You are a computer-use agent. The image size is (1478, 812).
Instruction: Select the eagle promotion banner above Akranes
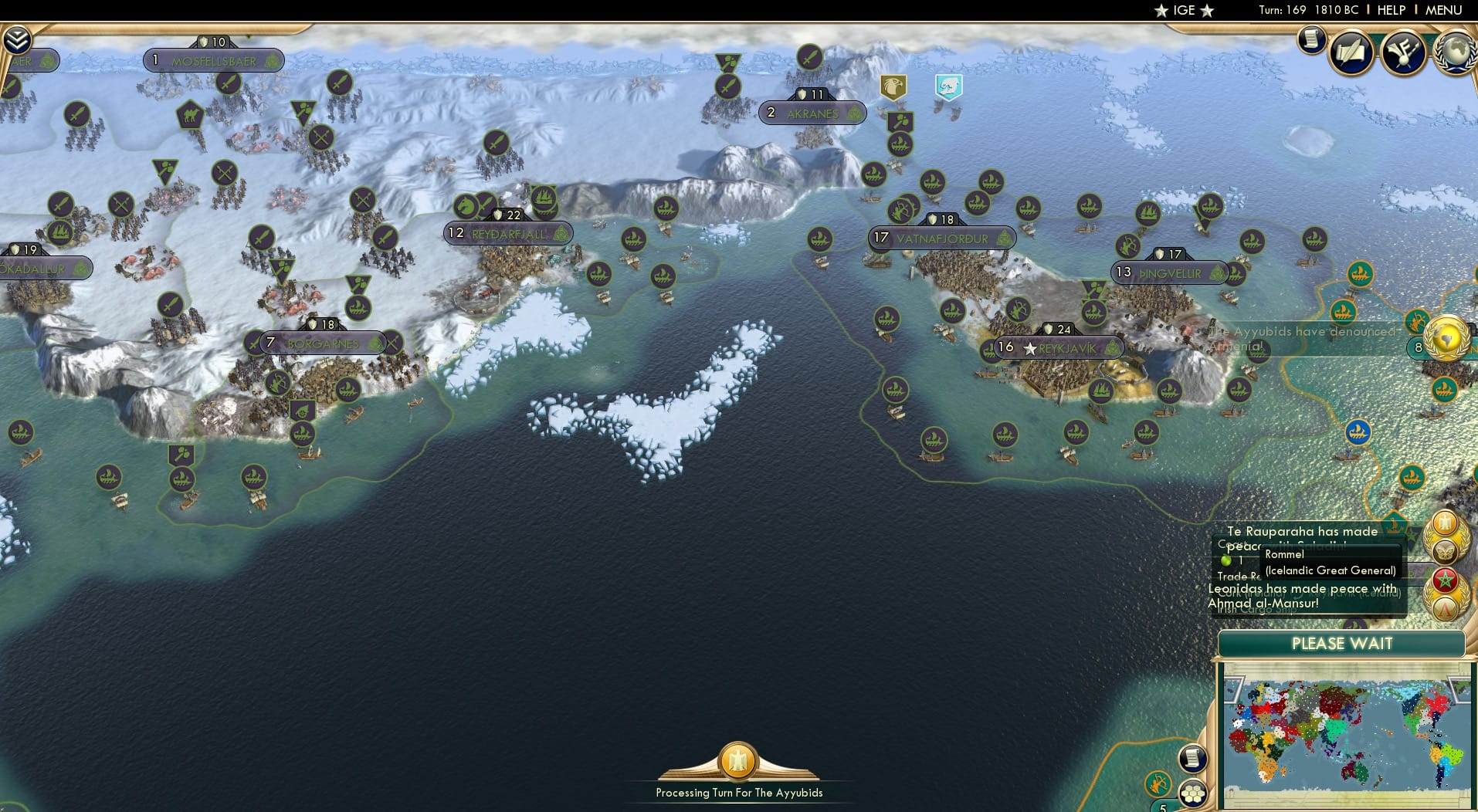click(x=894, y=87)
